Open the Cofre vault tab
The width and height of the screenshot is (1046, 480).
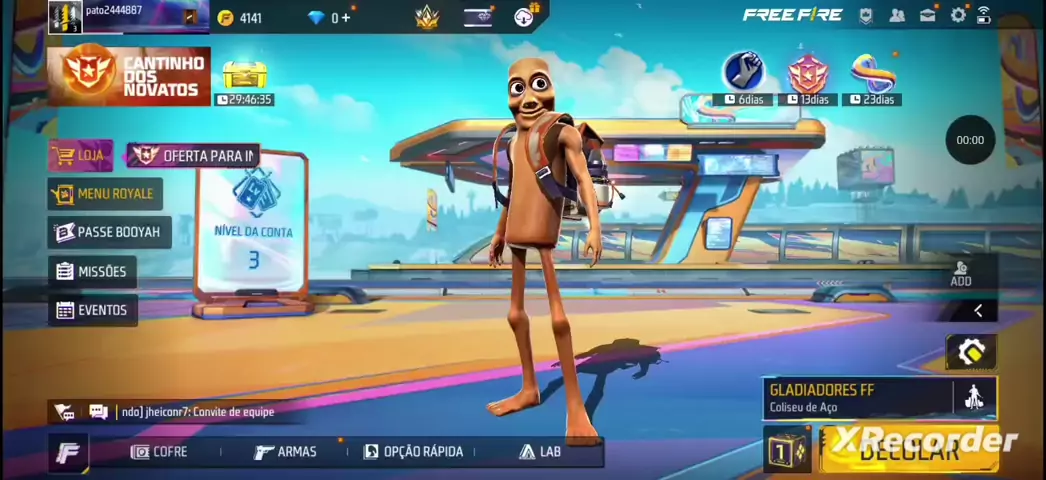click(x=159, y=452)
